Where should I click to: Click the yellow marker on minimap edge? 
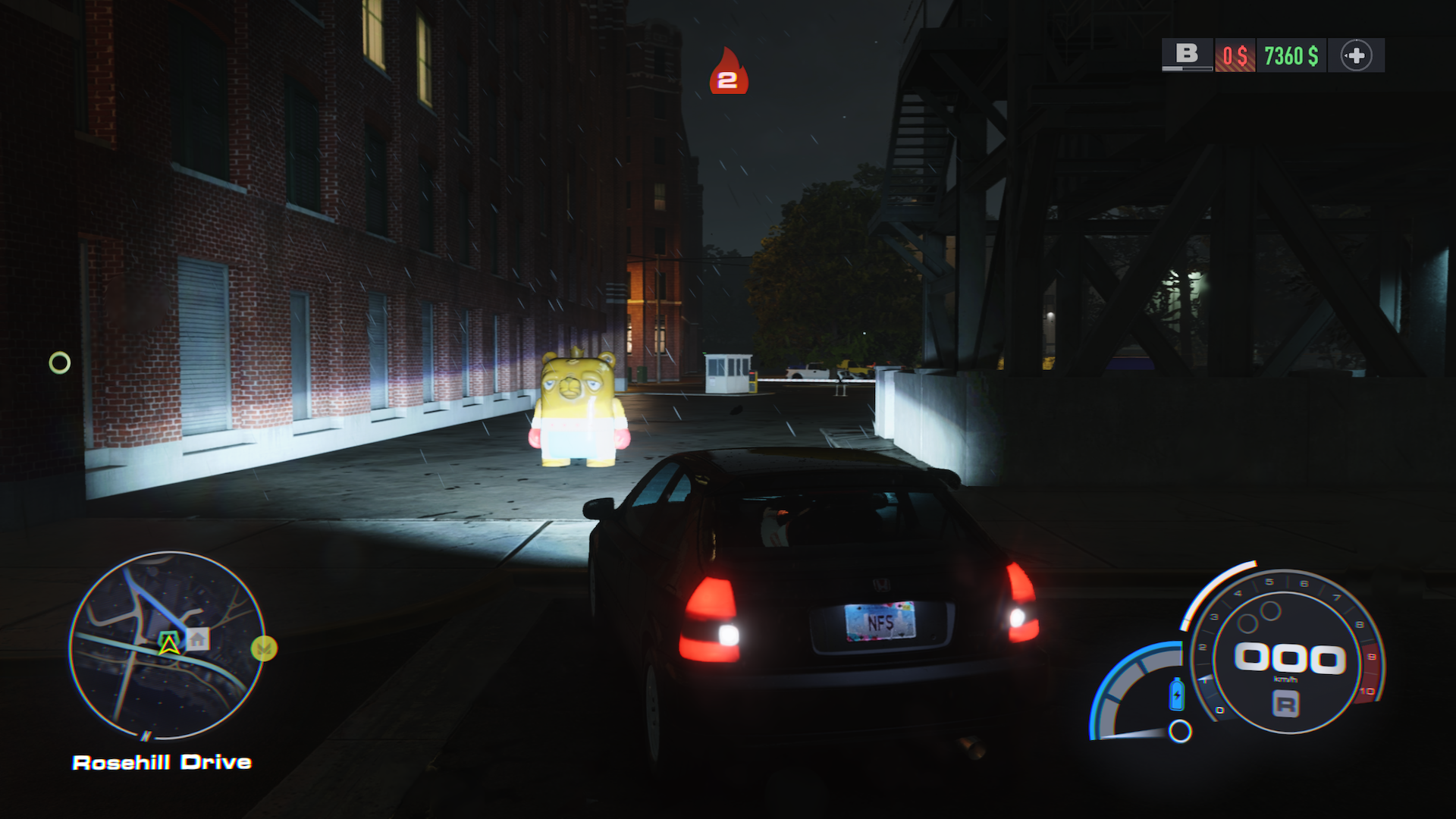264,648
